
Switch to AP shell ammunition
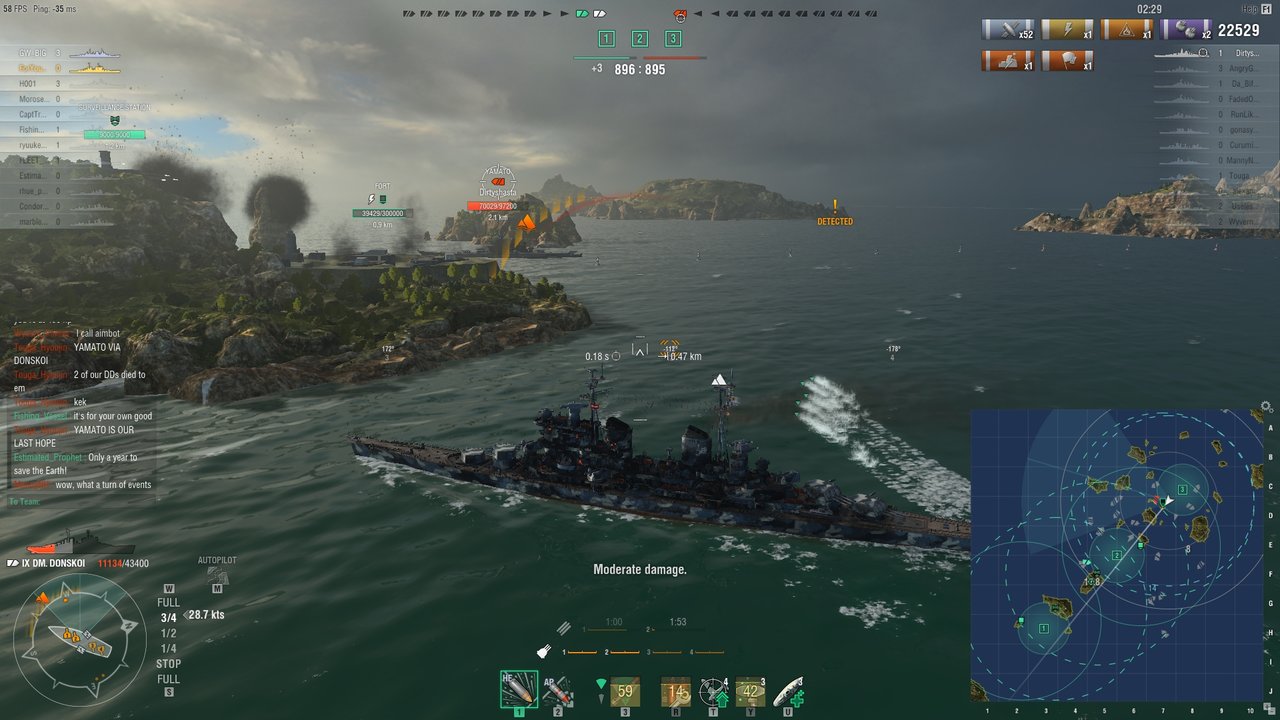[x=557, y=690]
